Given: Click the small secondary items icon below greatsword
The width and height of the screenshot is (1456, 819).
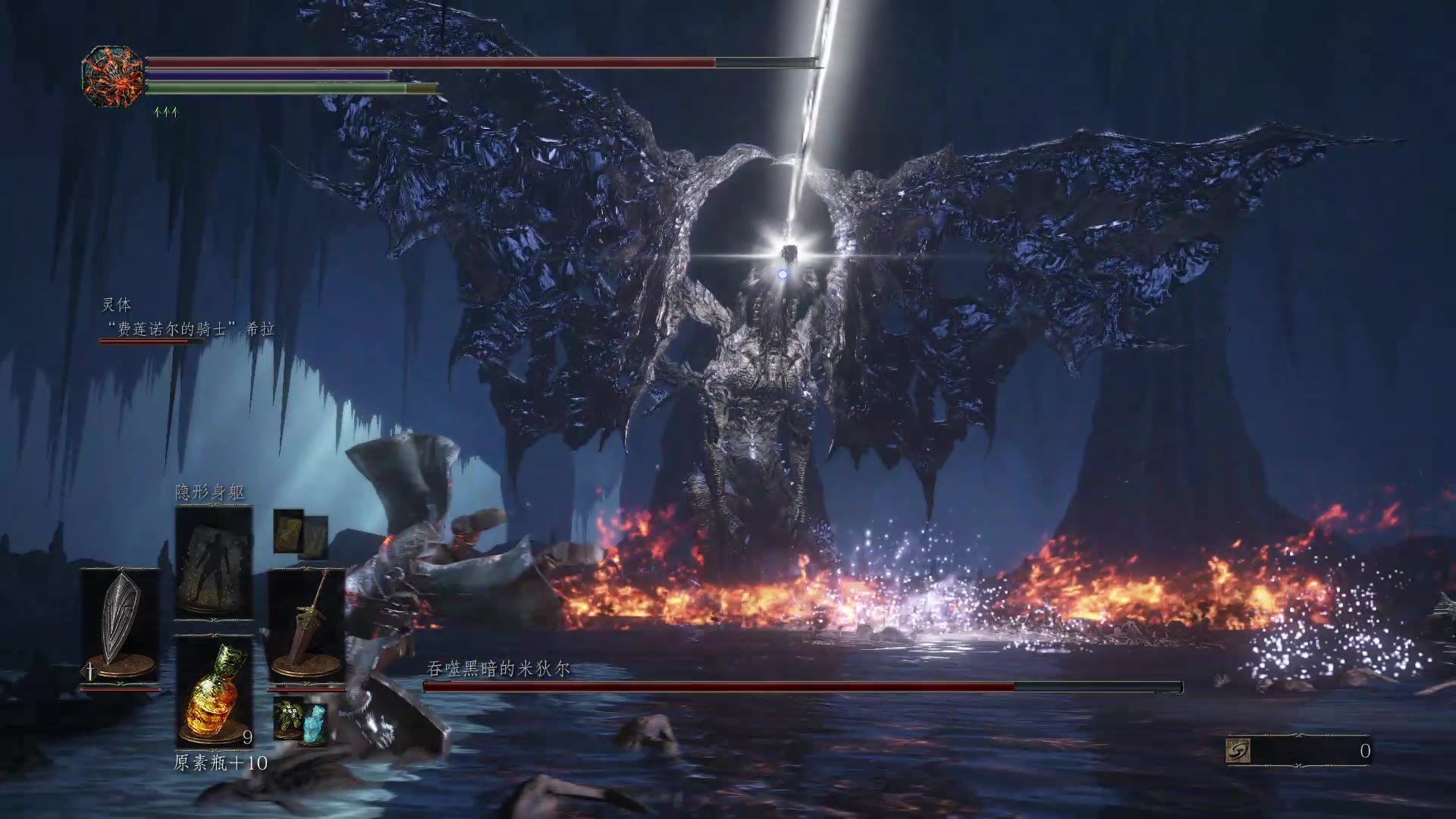Looking at the screenshot, I should 300,719.
